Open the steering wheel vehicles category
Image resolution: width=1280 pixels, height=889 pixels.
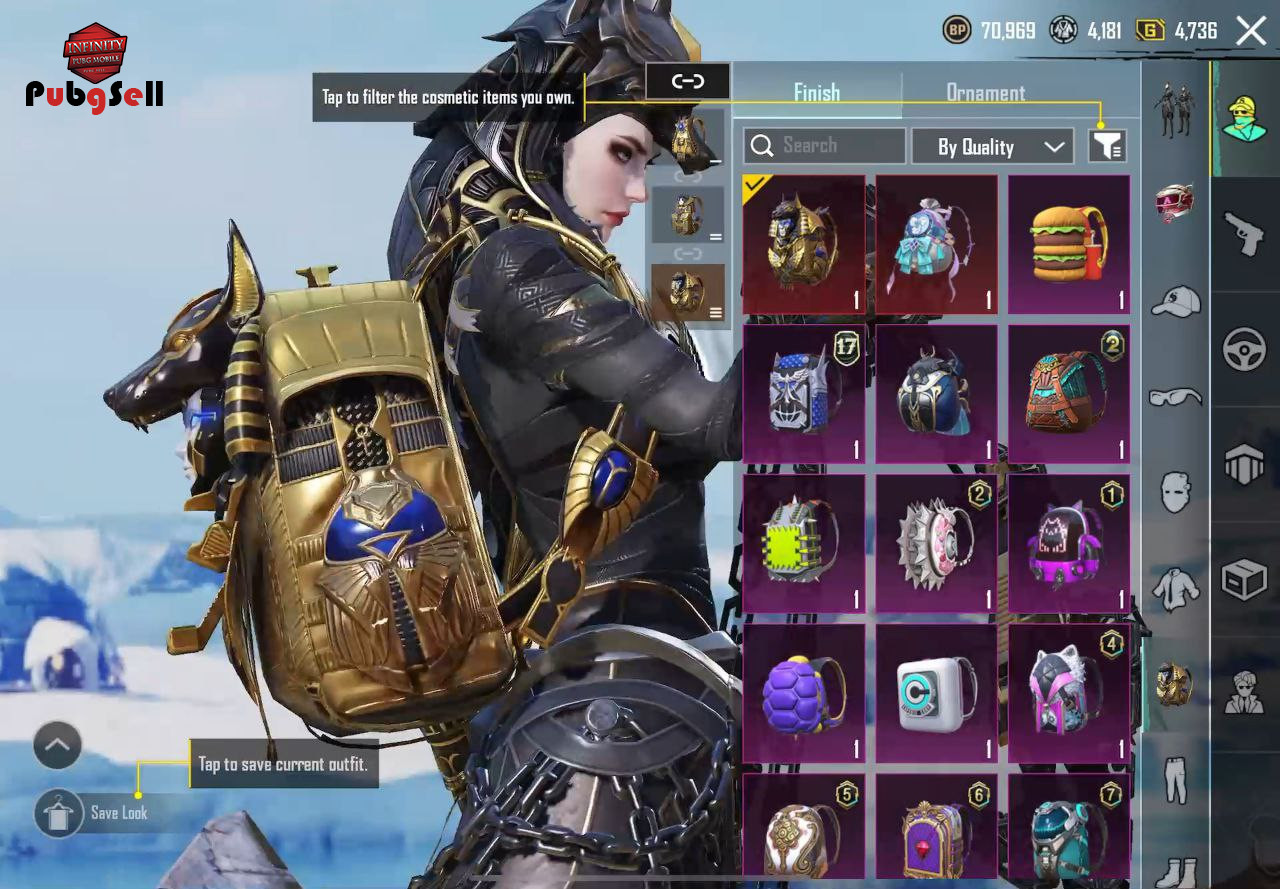(x=1245, y=349)
